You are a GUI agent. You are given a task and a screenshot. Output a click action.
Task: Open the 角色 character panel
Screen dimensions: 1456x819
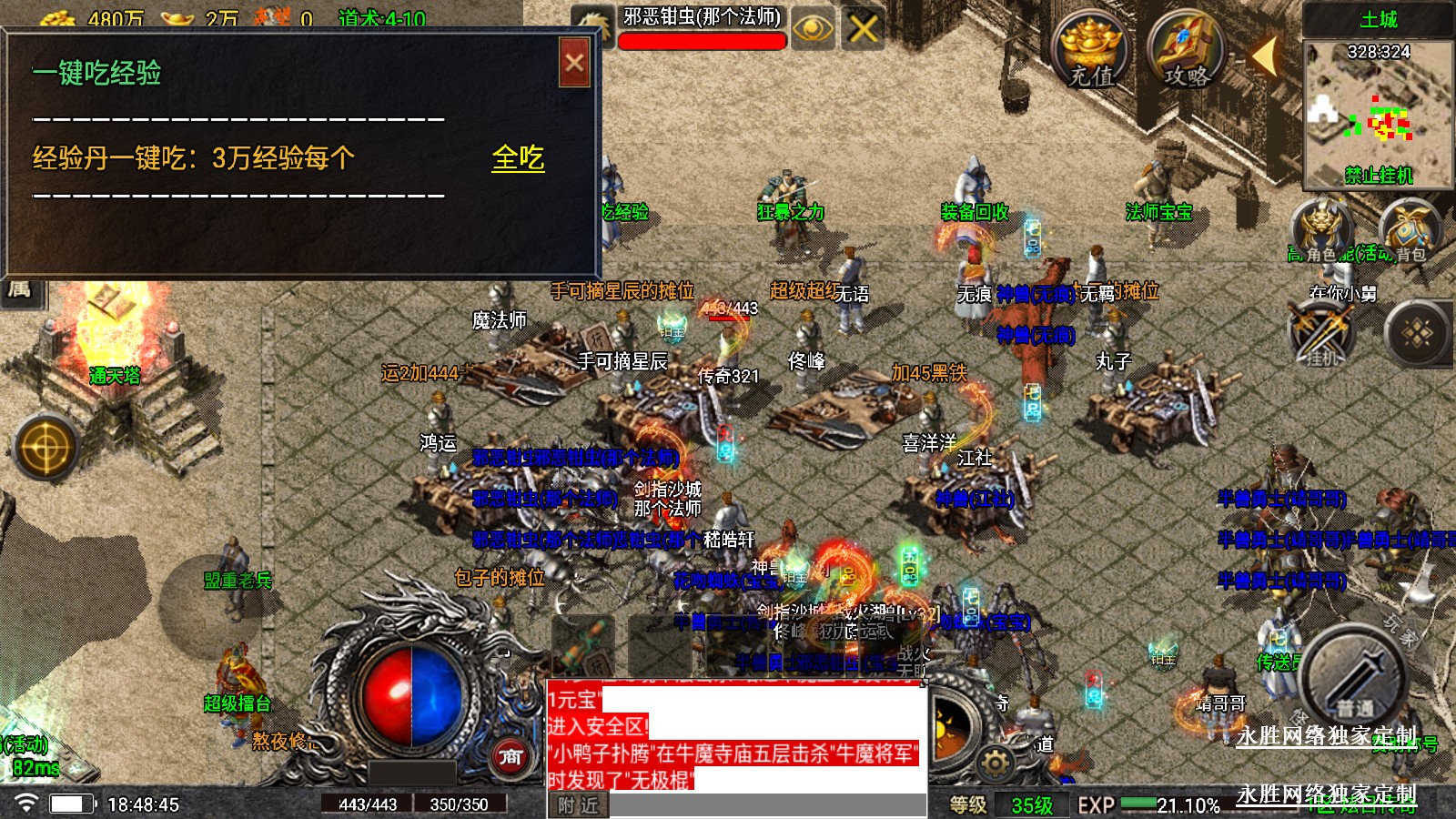coord(1320,231)
